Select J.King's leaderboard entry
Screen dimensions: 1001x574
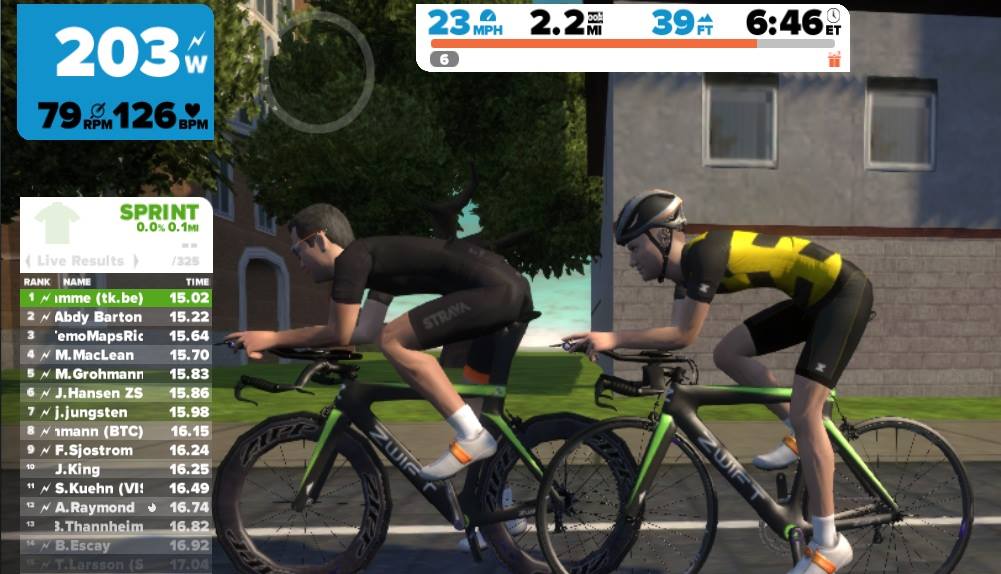[115, 468]
